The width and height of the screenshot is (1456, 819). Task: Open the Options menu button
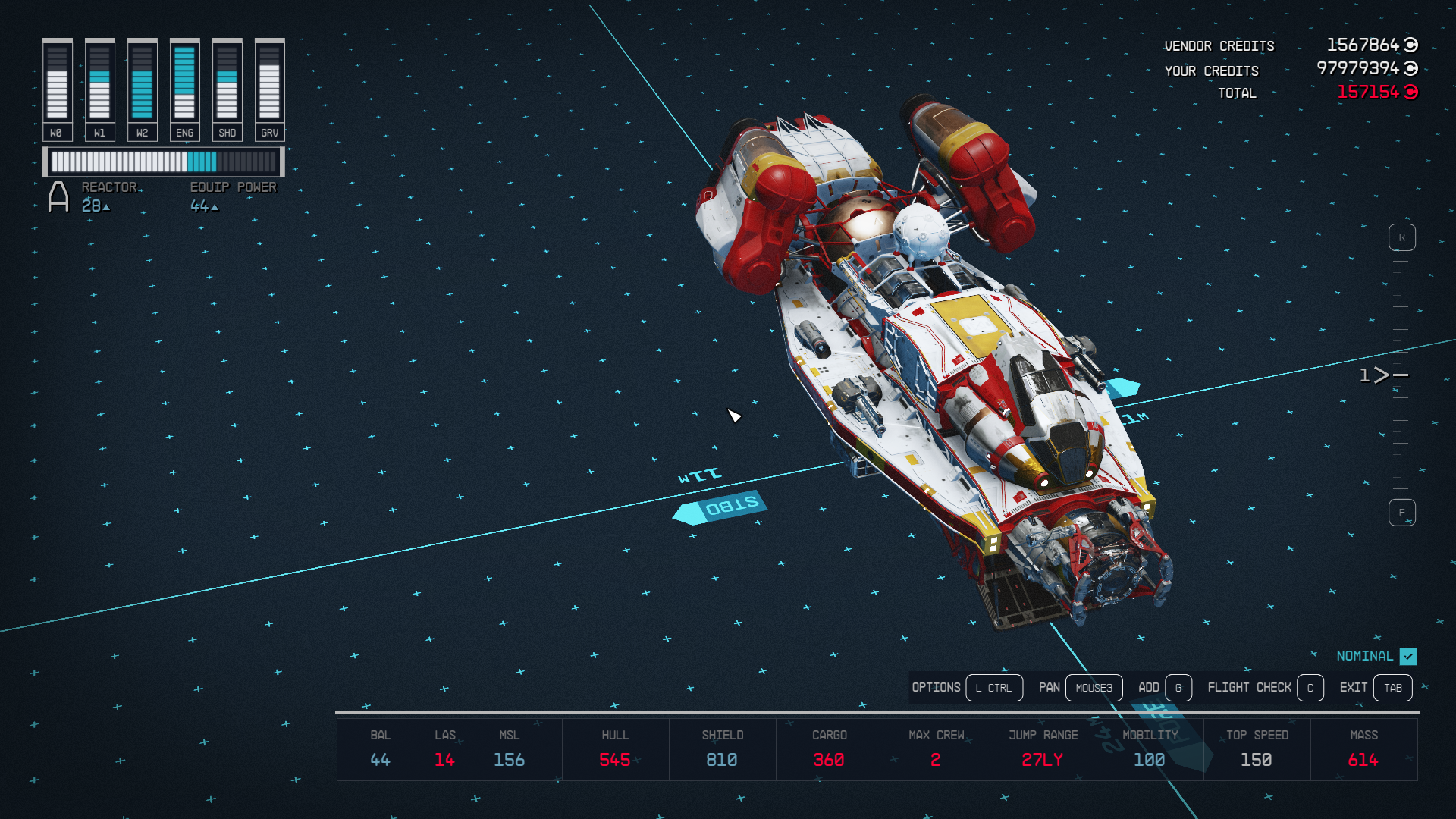(993, 688)
